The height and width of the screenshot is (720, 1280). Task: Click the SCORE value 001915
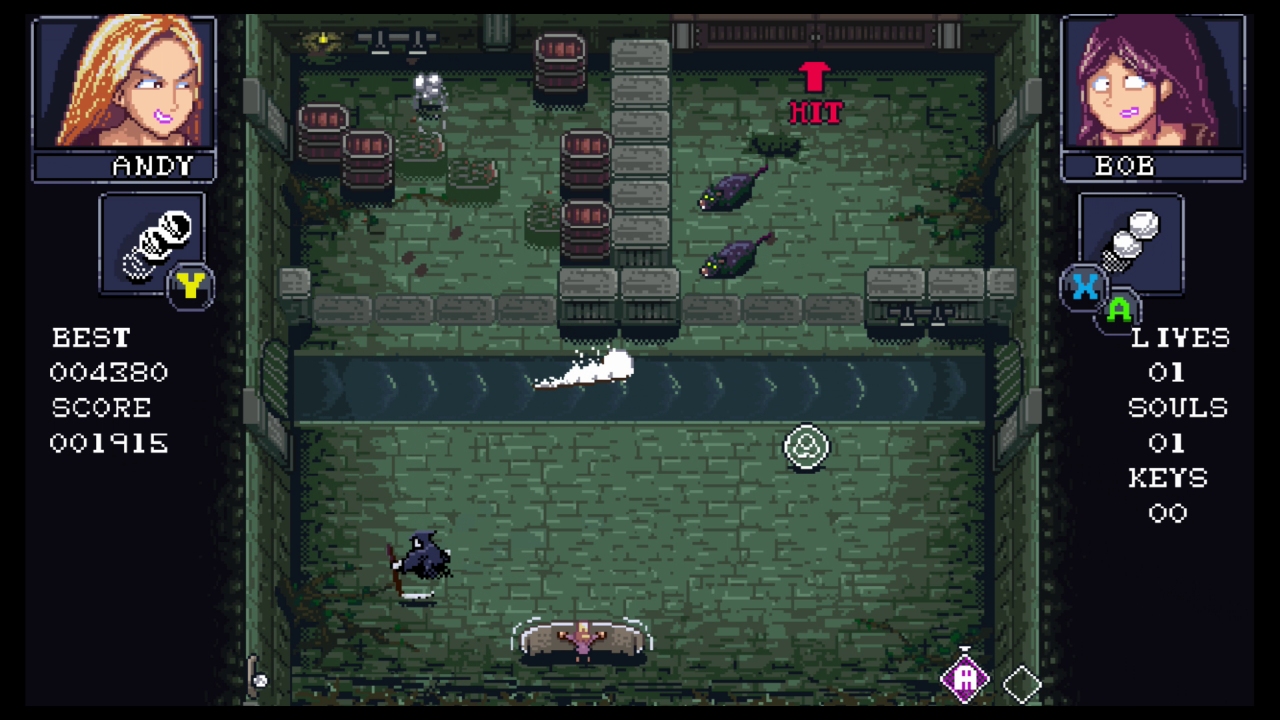point(108,443)
